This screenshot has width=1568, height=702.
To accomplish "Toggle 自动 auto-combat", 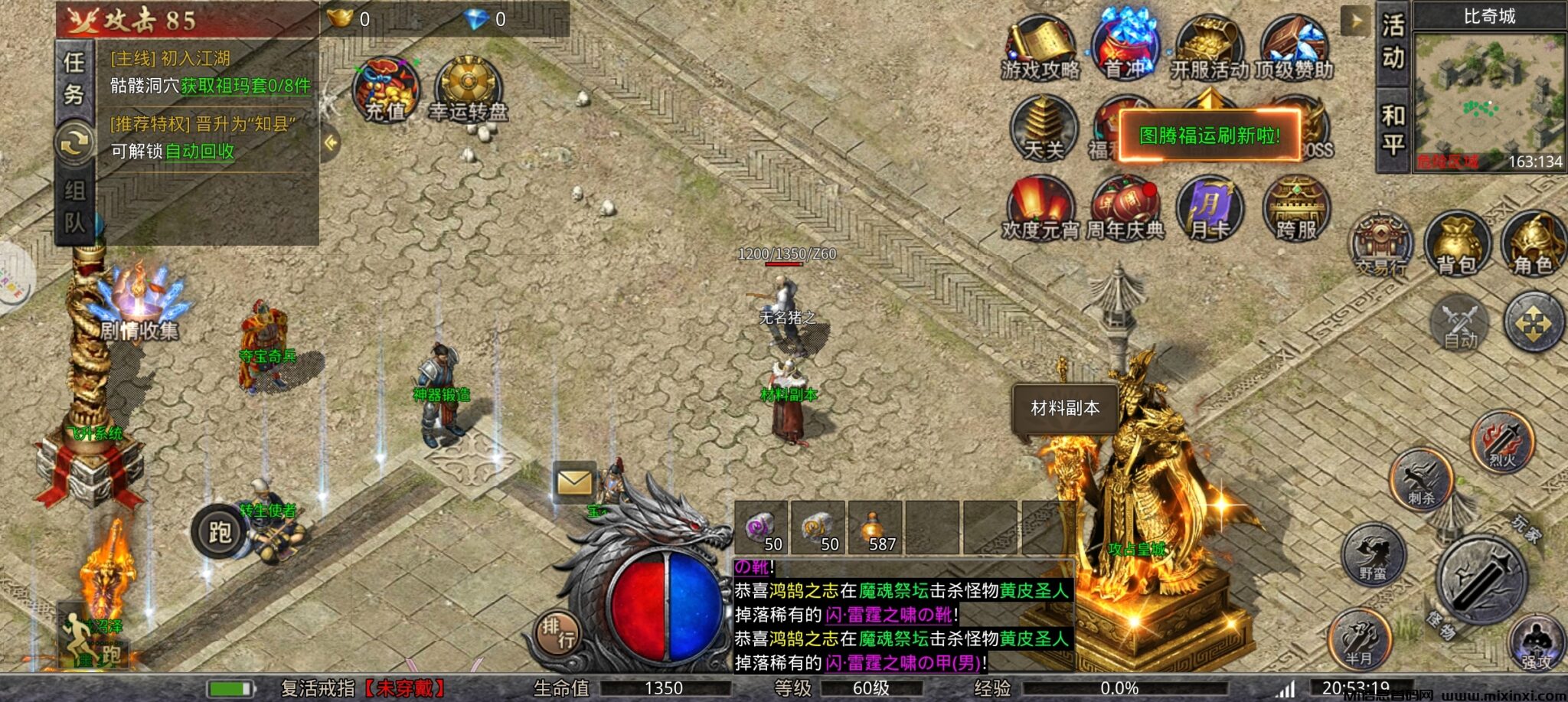I will coord(1459,323).
